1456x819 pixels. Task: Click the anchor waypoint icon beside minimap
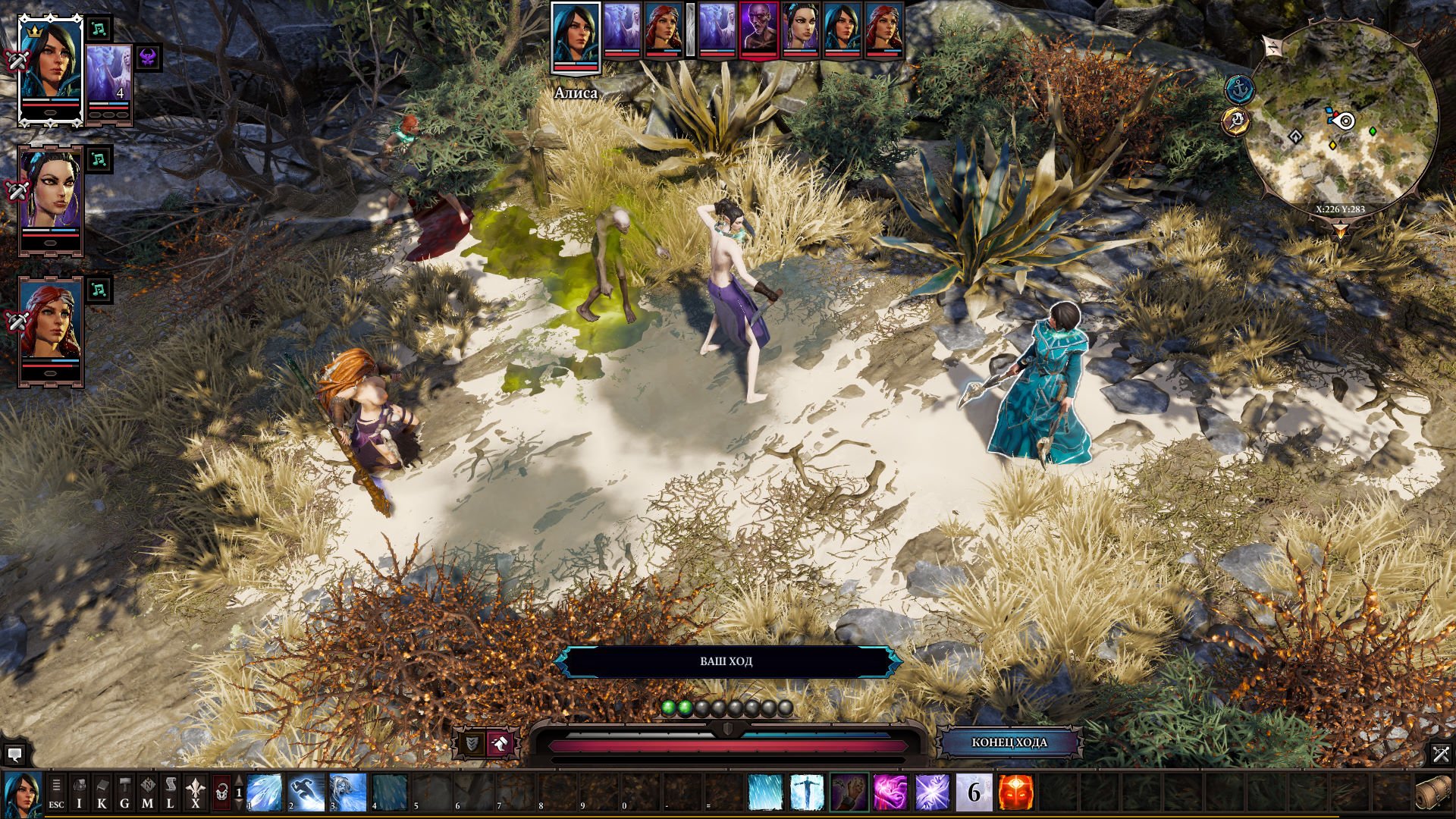(x=1238, y=89)
